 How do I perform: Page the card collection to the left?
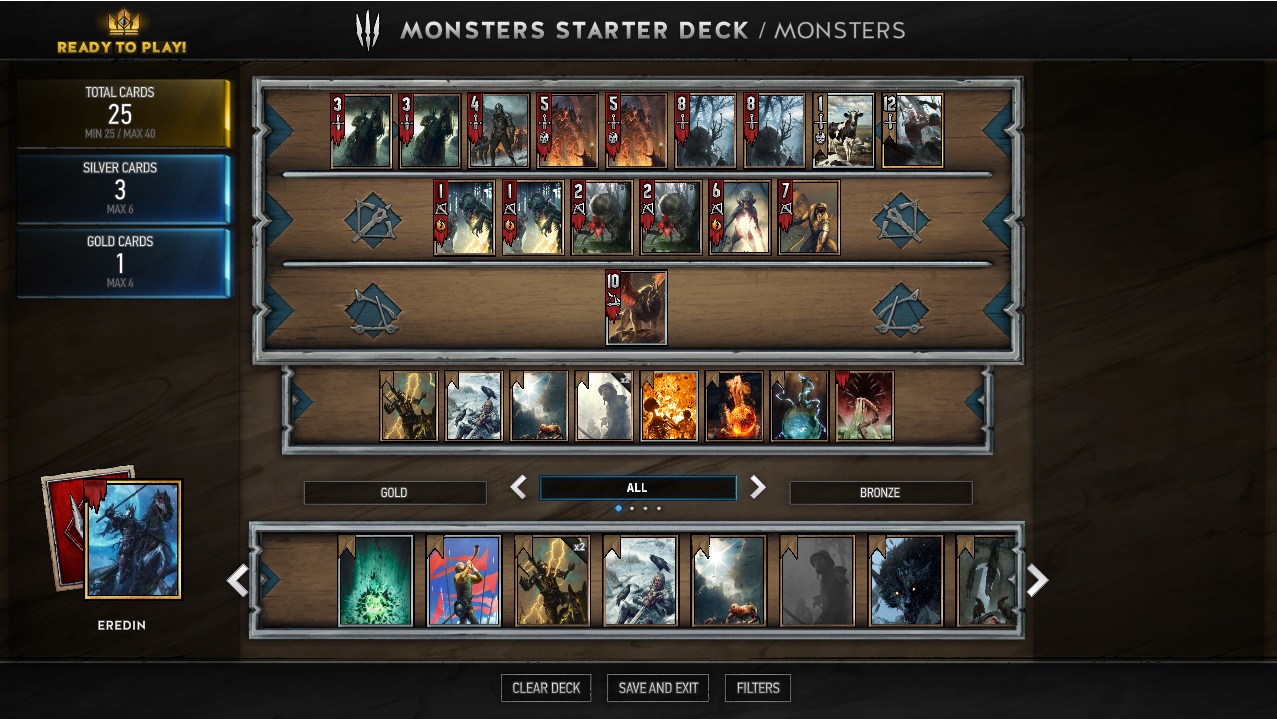coord(237,580)
